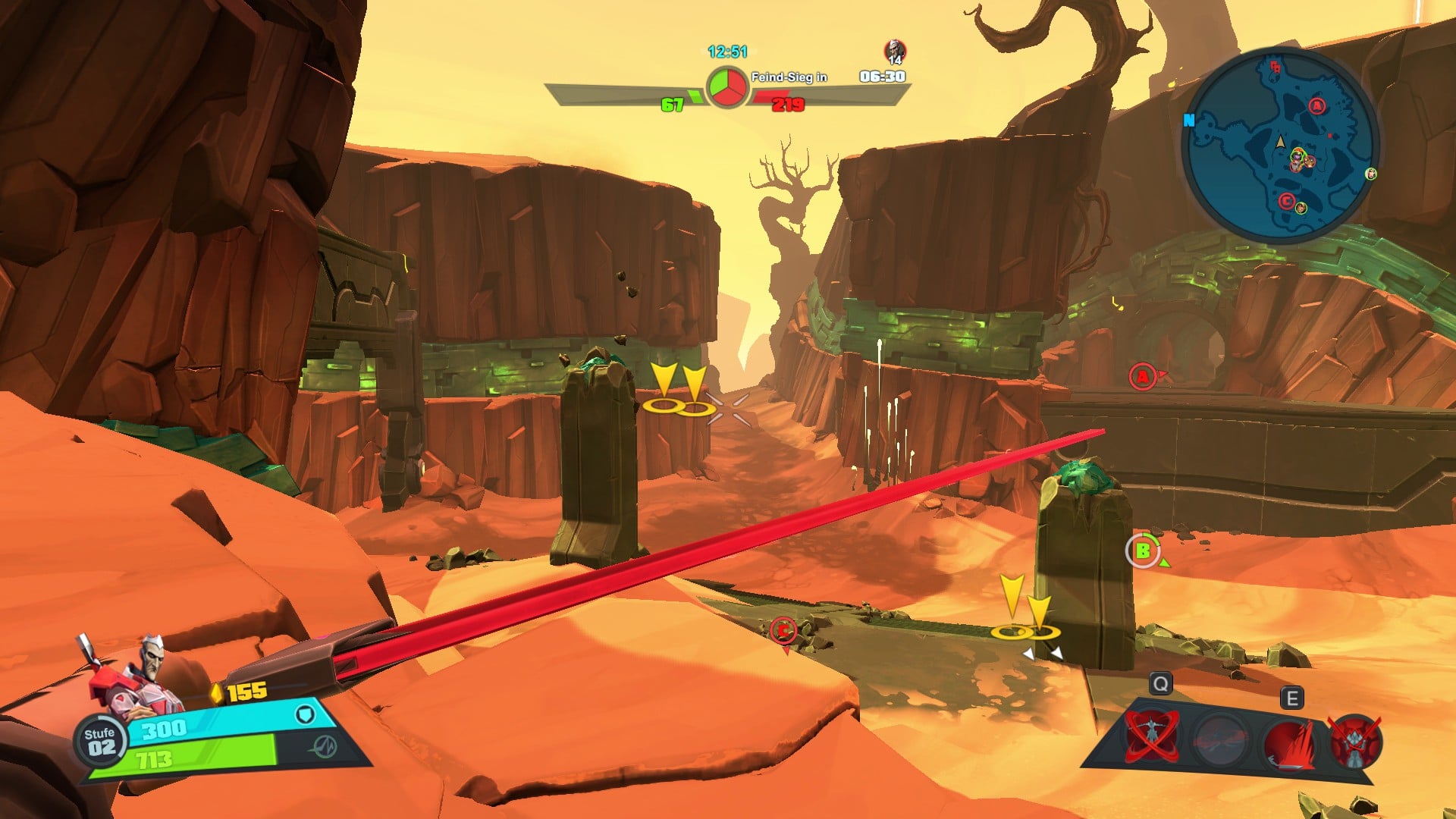Click the red A objective waypoint marker

[x=1142, y=376]
